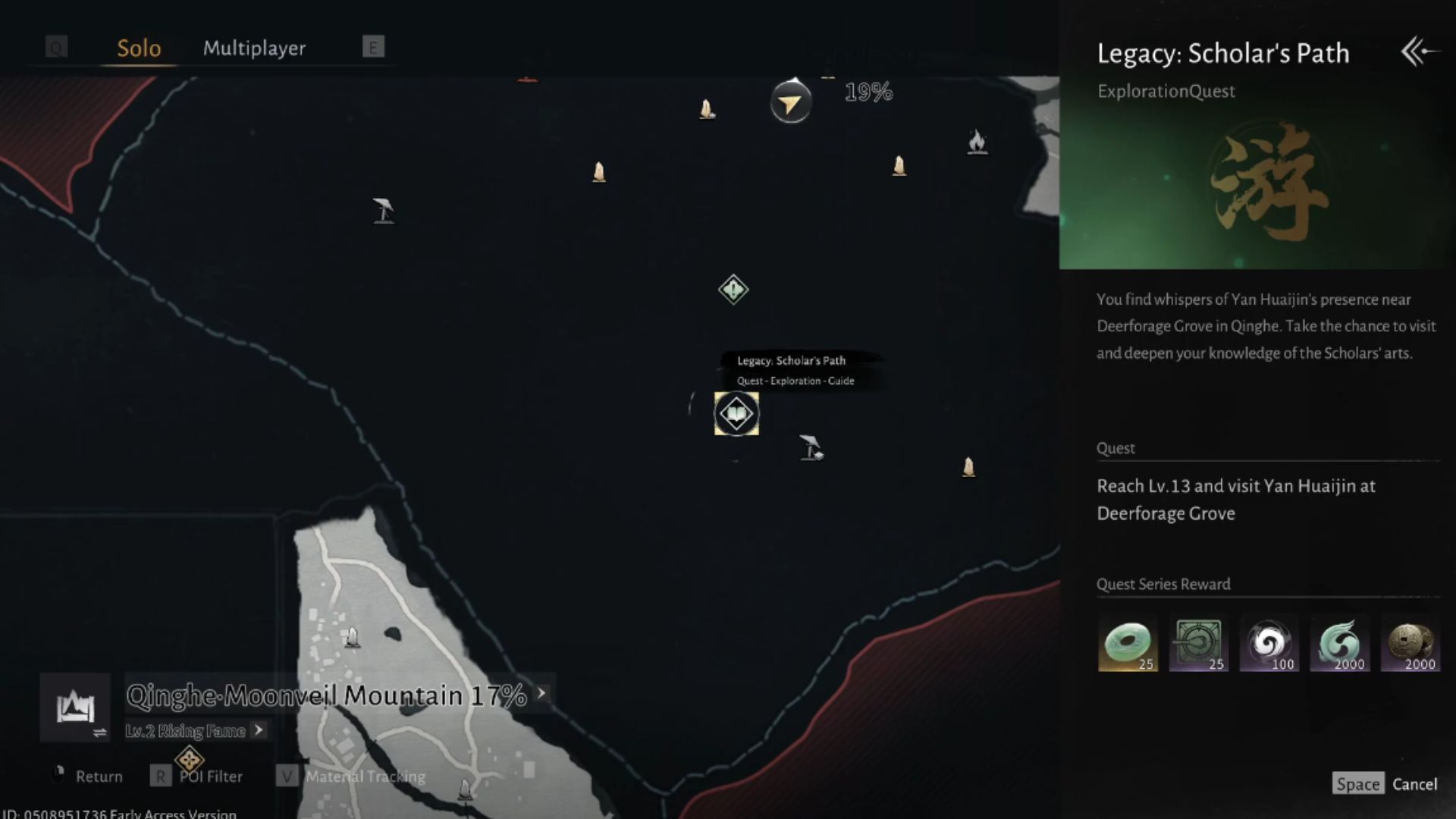
Task: Click the green exclamation quest marker
Action: click(733, 290)
